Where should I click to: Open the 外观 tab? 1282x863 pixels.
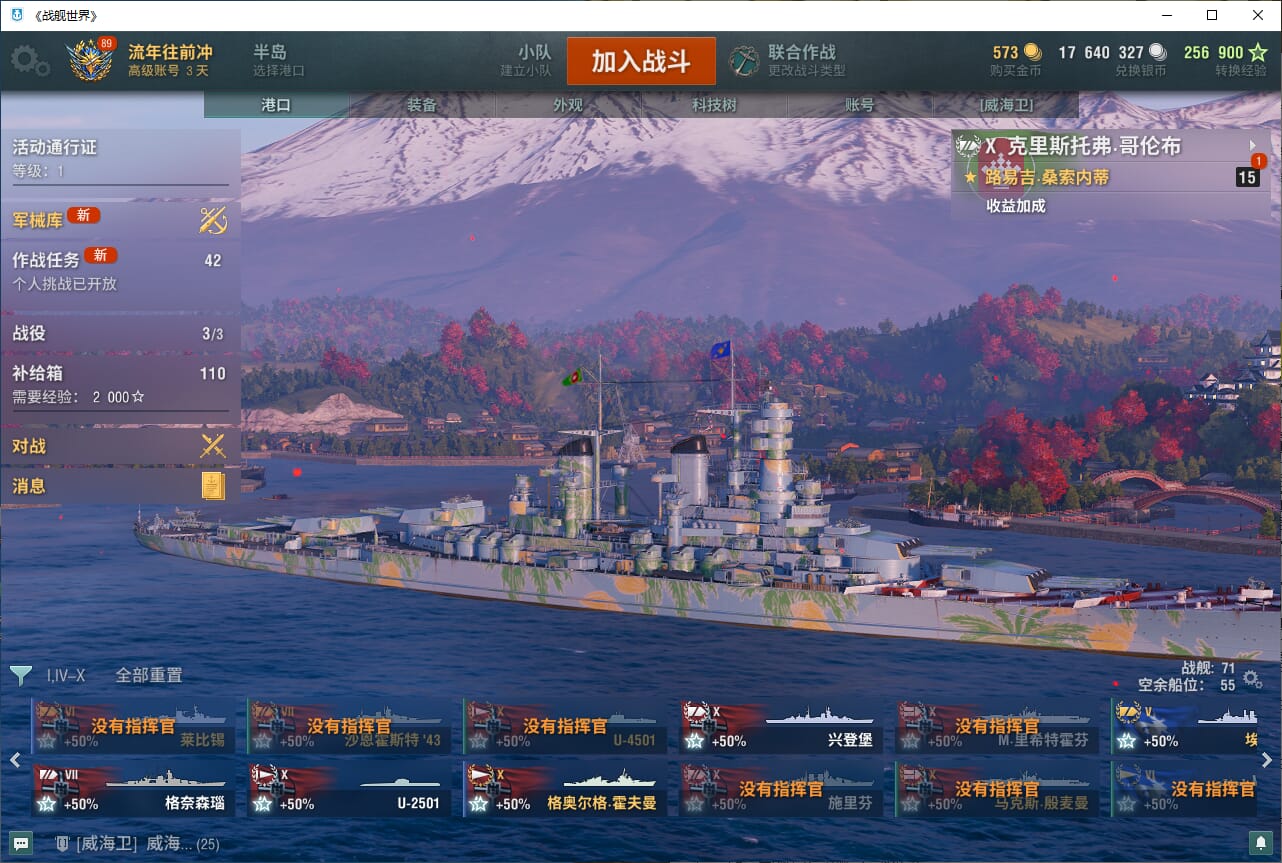point(568,105)
